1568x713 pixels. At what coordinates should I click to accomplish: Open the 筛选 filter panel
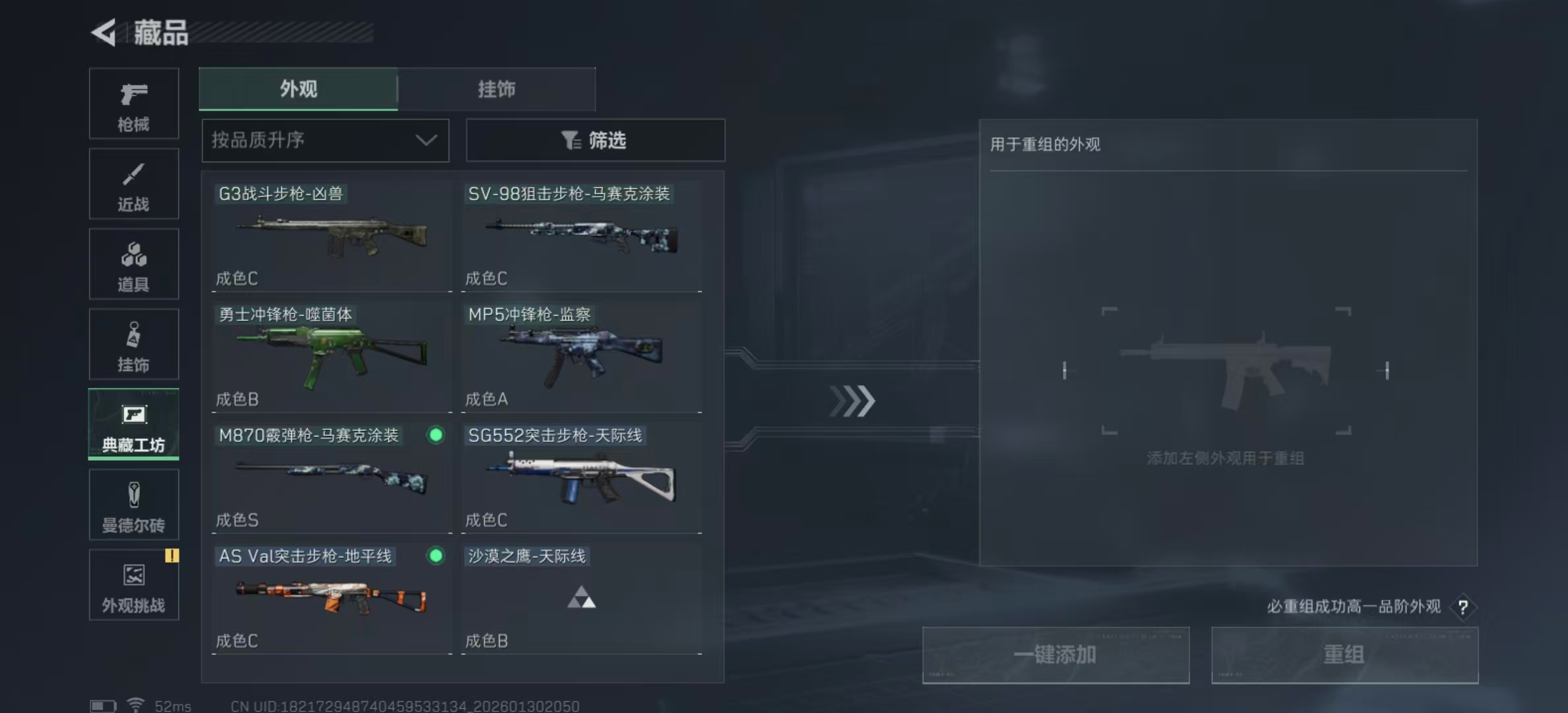[595, 140]
